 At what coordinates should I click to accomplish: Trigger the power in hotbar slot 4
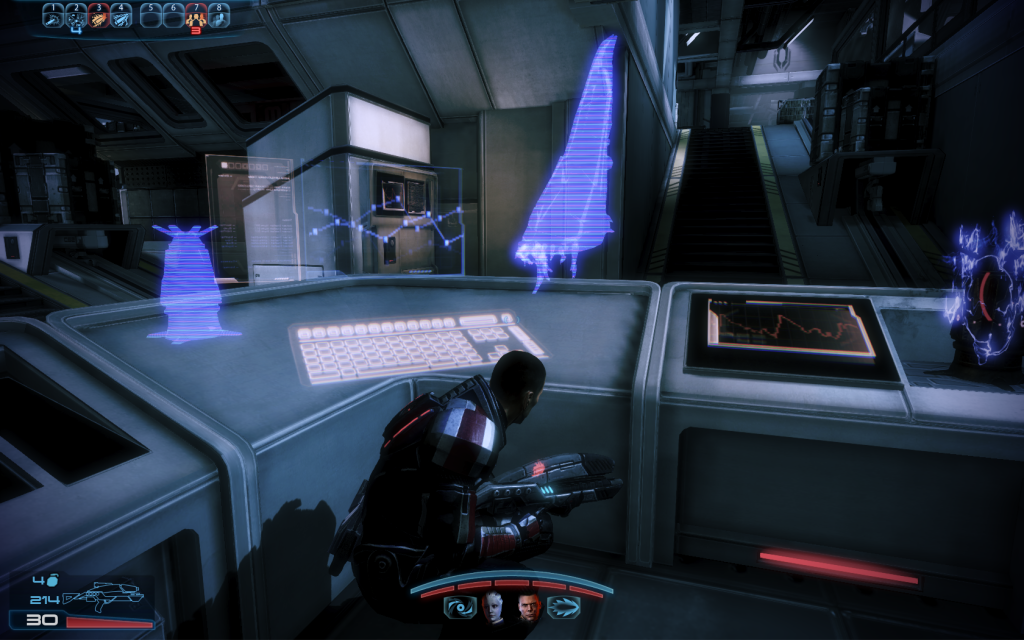[x=120, y=16]
